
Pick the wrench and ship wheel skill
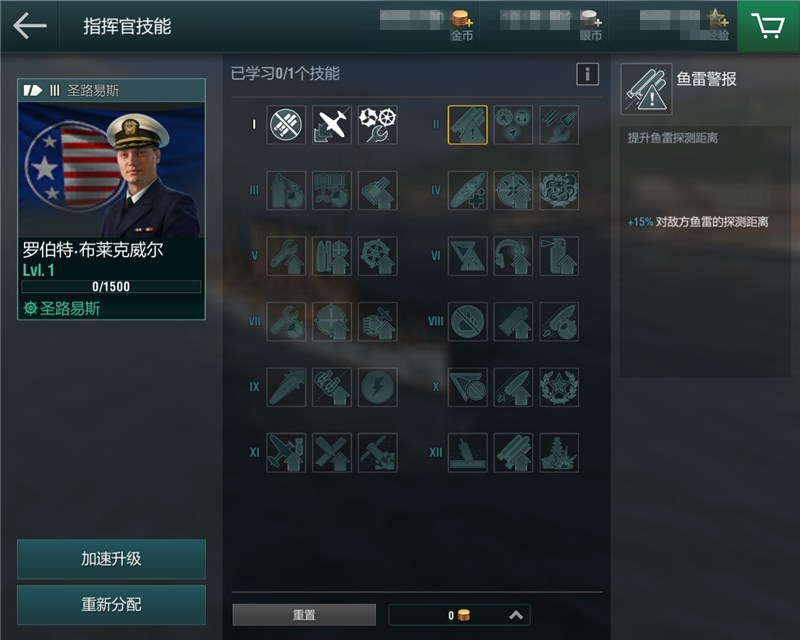[377, 125]
